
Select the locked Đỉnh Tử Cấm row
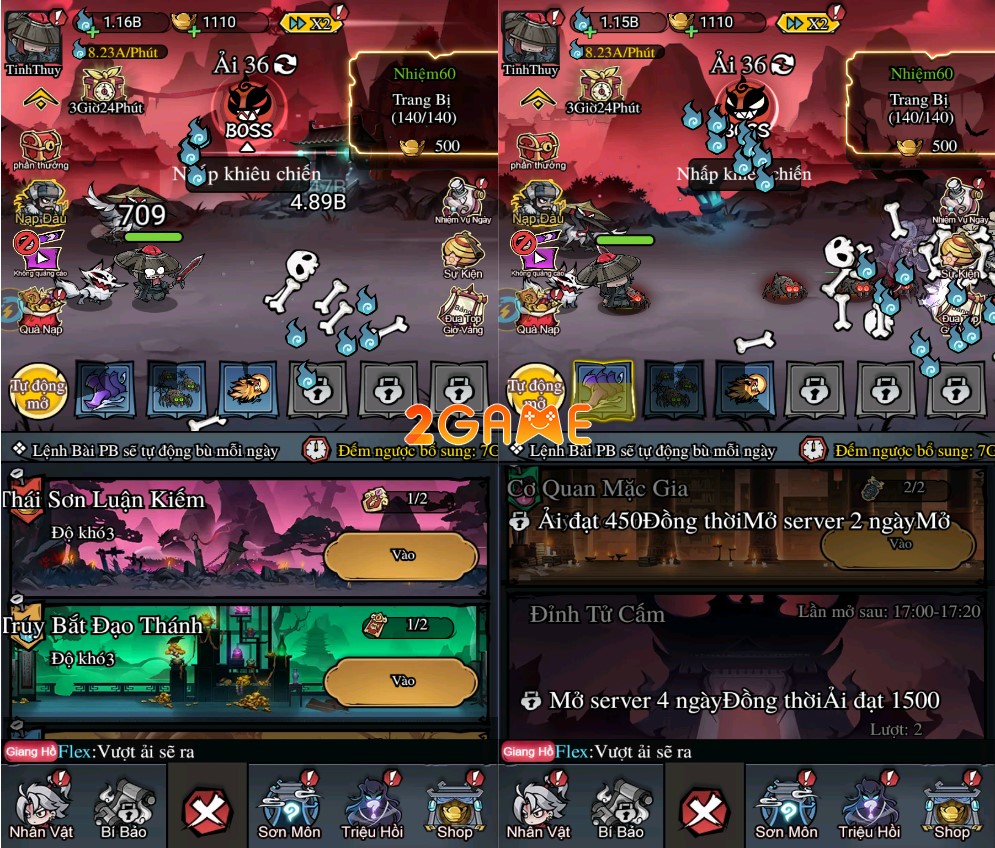click(x=744, y=665)
